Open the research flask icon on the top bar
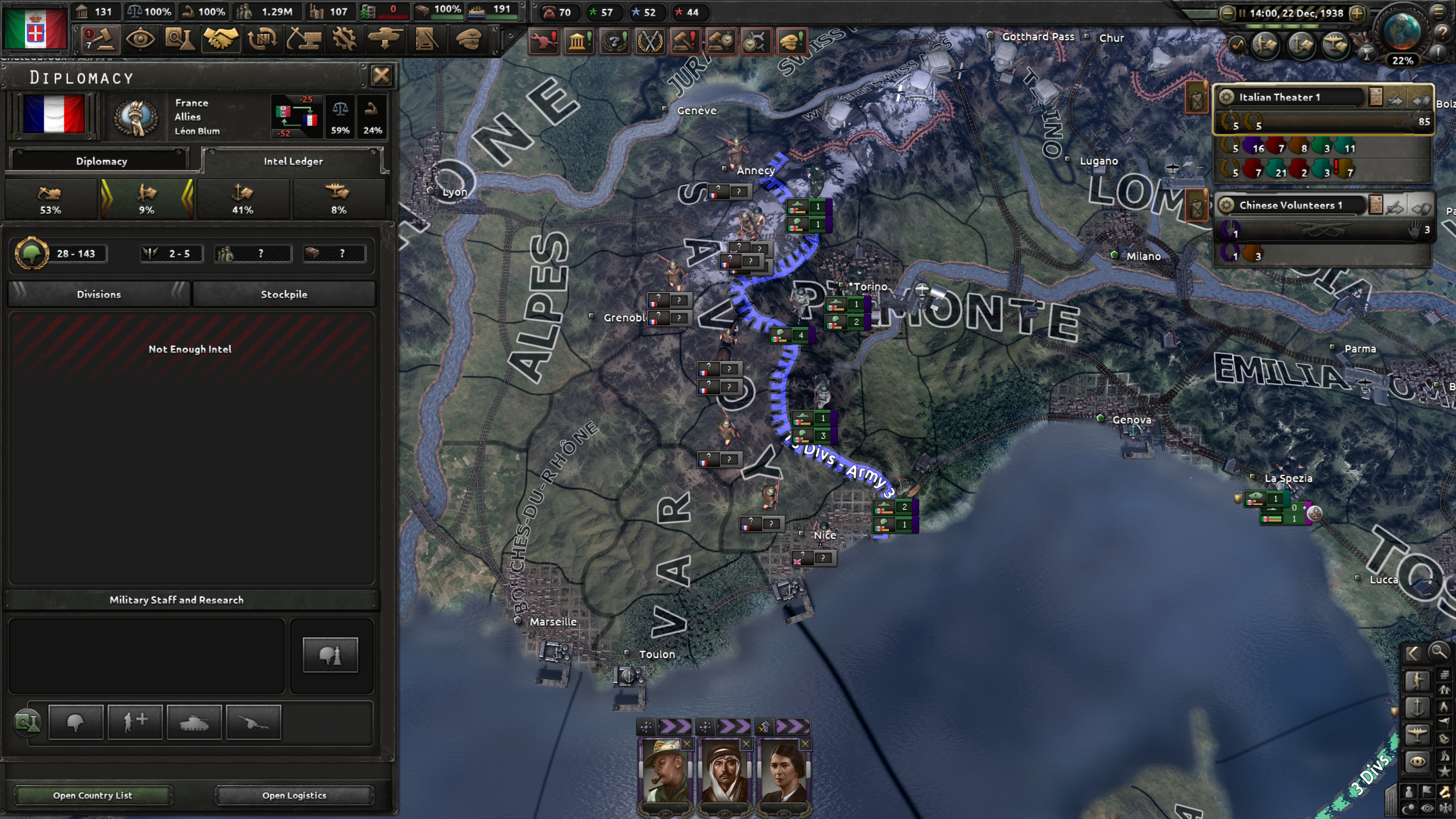 point(180,40)
